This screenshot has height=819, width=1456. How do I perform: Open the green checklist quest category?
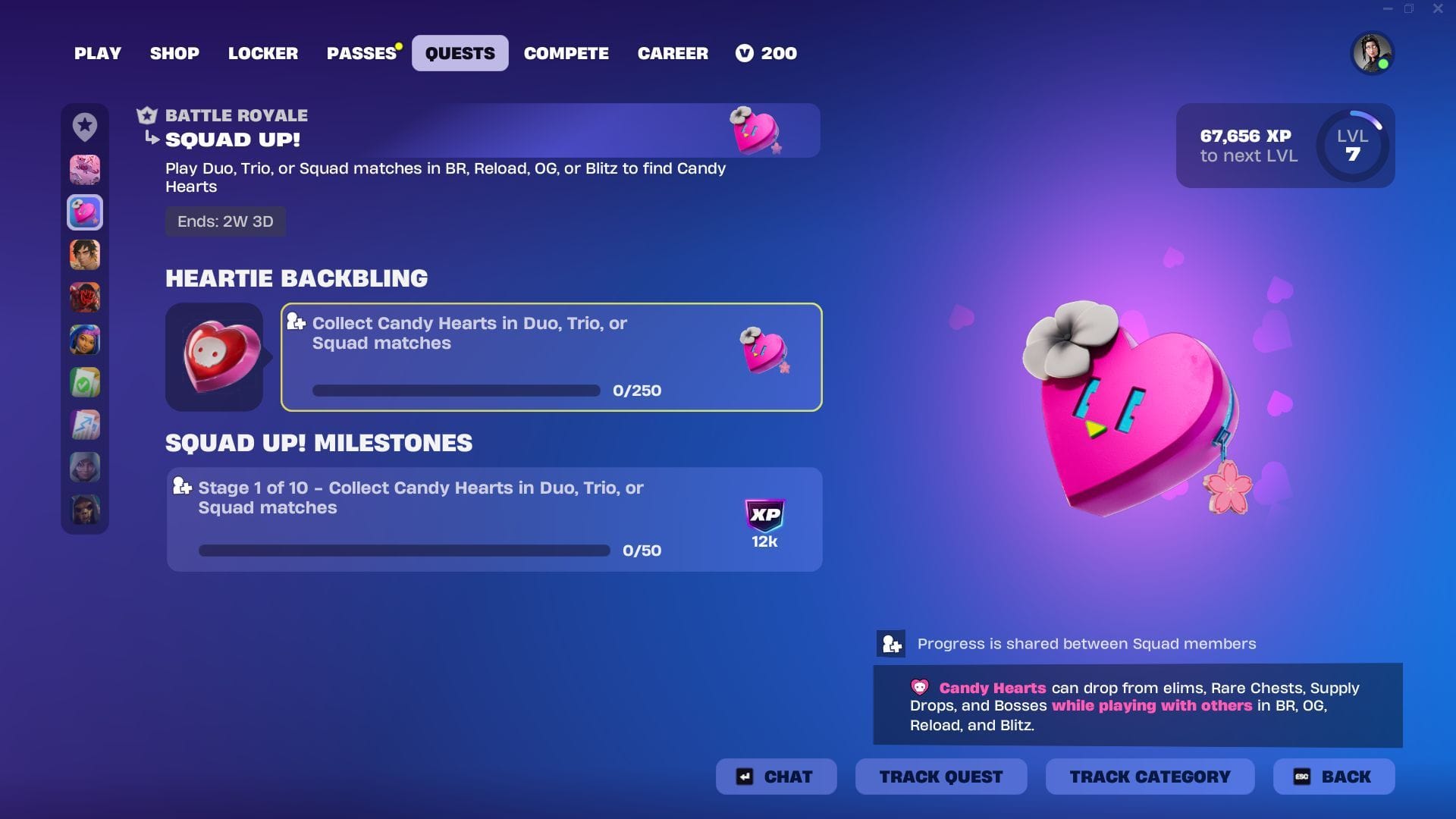click(x=85, y=382)
